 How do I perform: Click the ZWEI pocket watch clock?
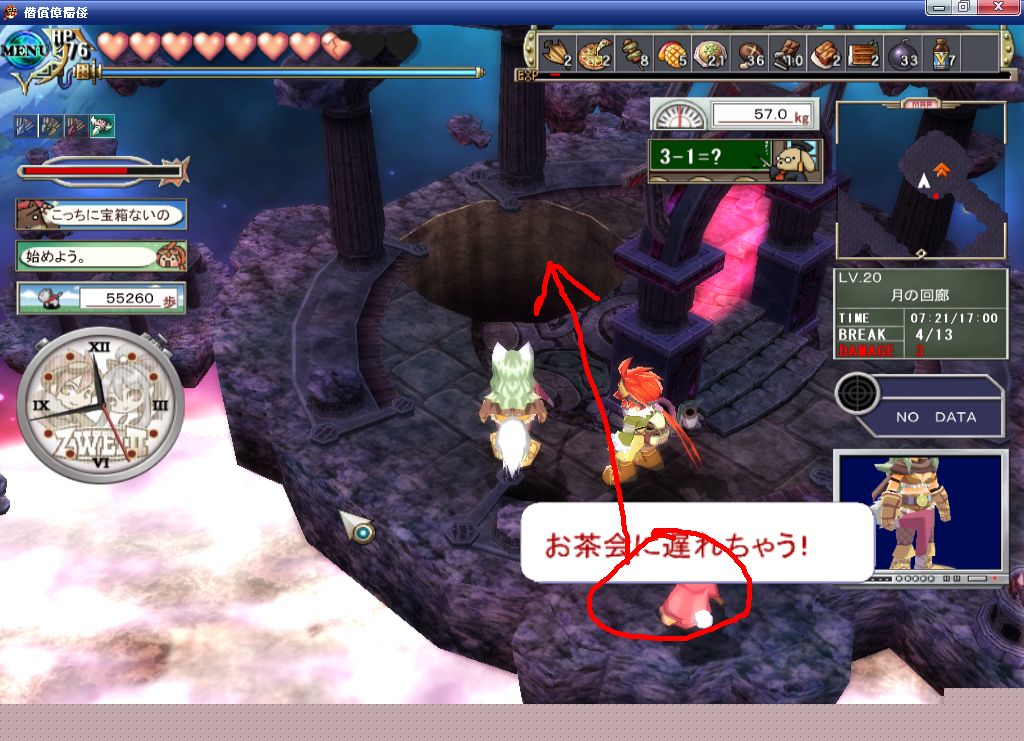[99, 405]
